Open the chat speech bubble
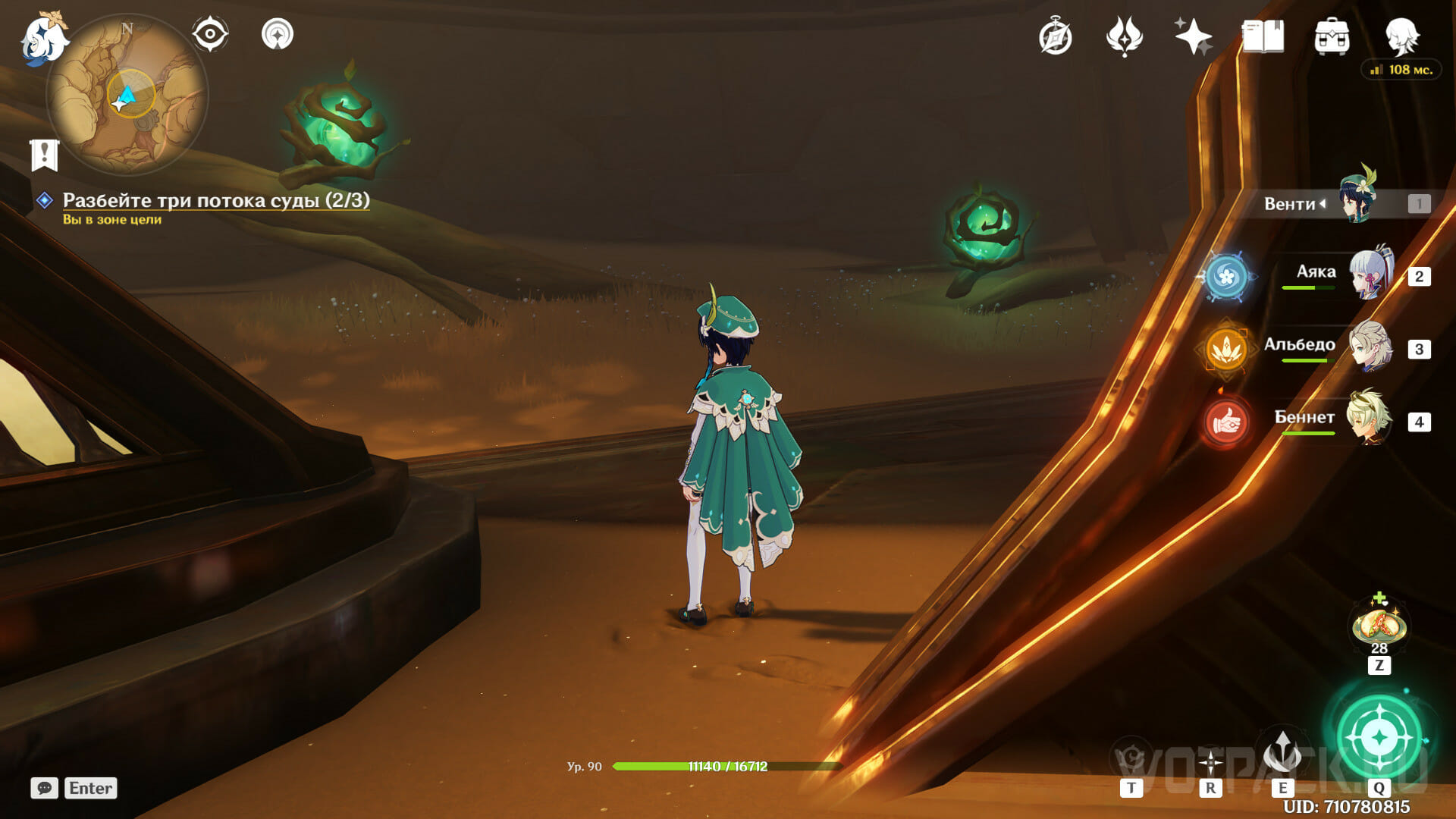This screenshot has width=1456, height=819. [44, 788]
